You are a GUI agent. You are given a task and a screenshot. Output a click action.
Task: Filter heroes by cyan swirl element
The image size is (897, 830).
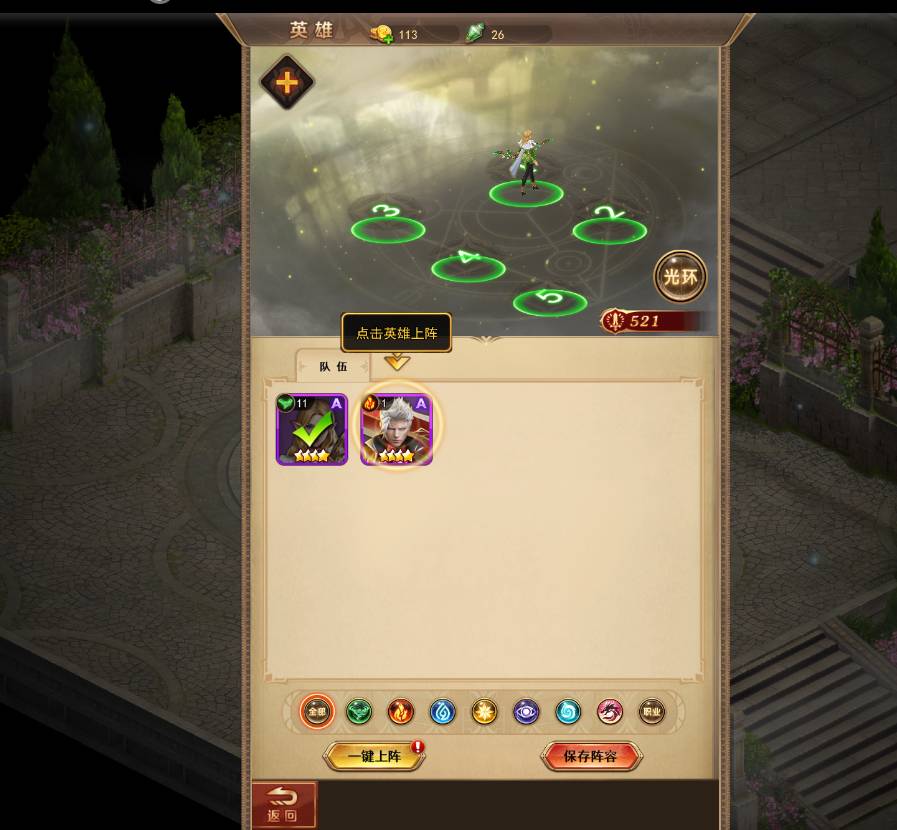click(x=568, y=712)
